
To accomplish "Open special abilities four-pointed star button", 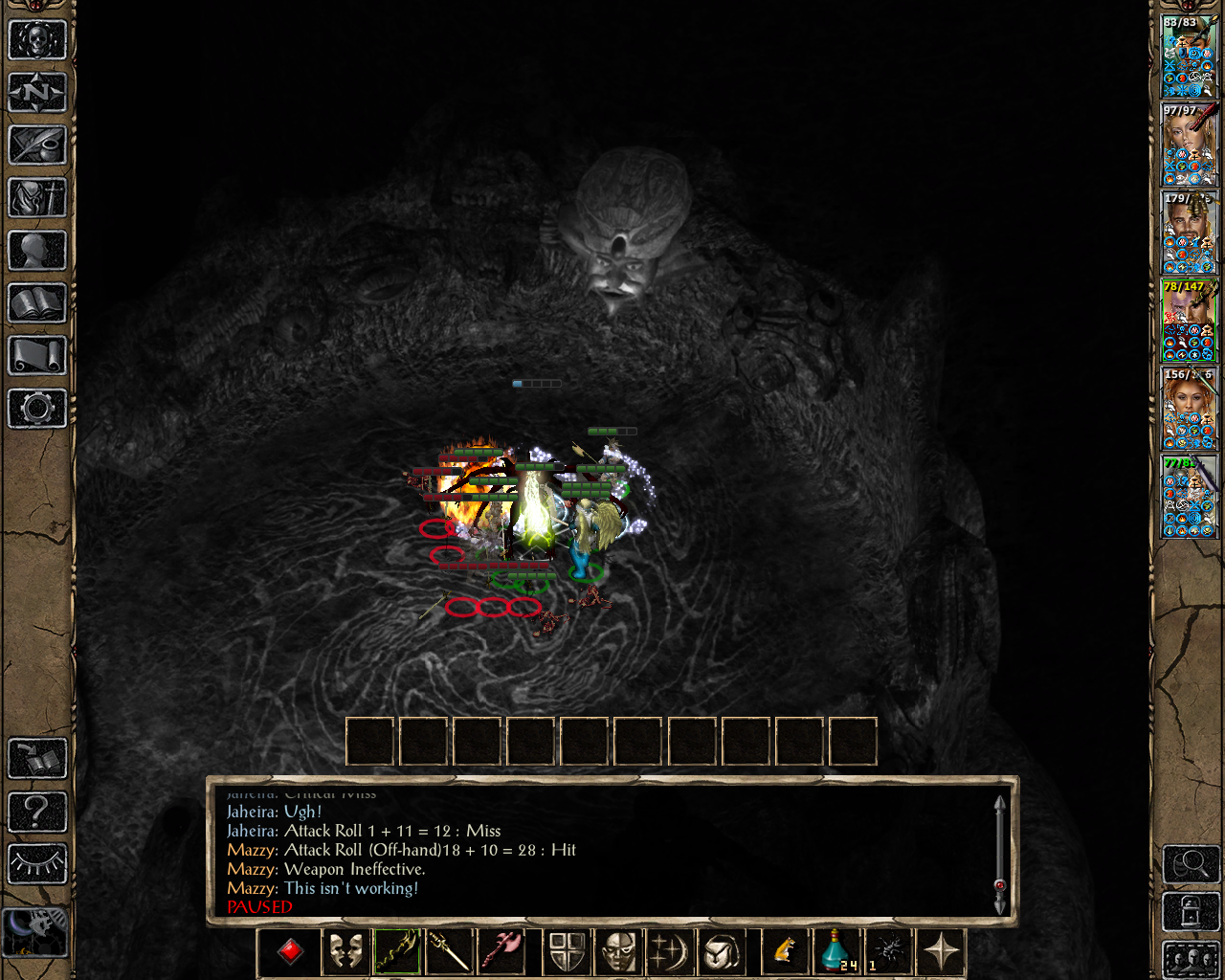I will click(941, 951).
